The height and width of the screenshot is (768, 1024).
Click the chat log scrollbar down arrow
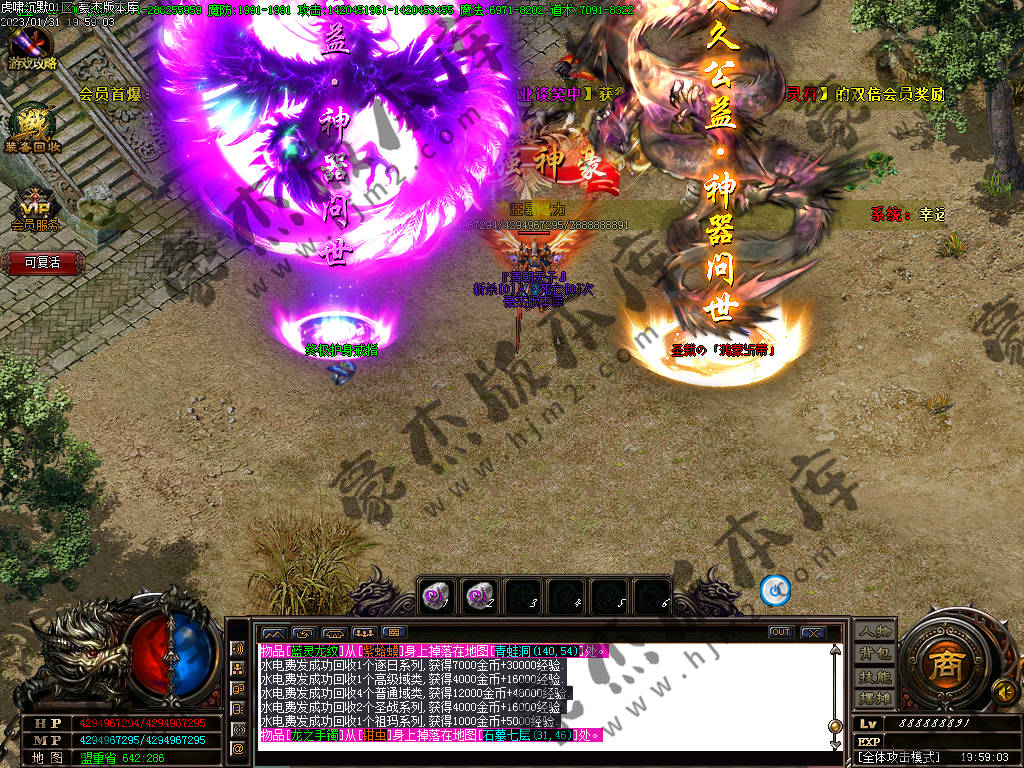[x=835, y=743]
